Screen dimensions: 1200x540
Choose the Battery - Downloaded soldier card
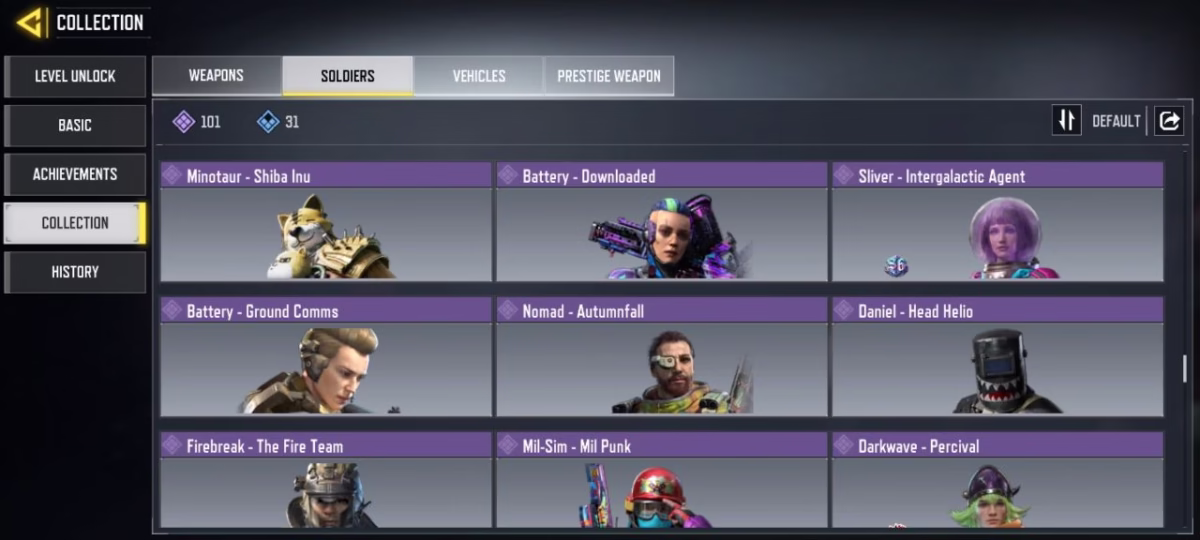pyautogui.click(x=661, y=222)
